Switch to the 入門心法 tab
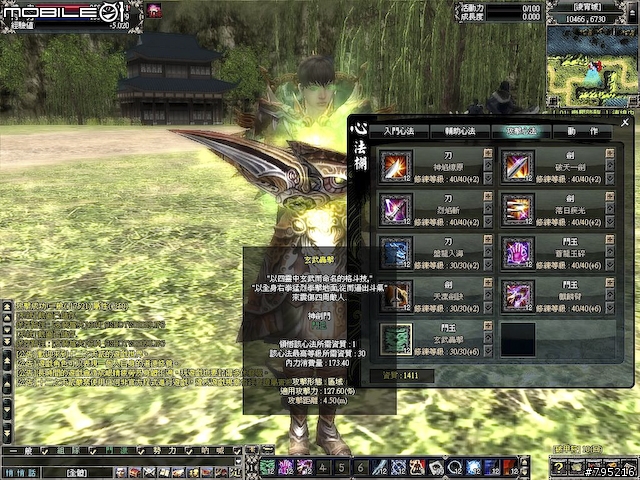The image size is (640, 480). [x=401, y=132]
